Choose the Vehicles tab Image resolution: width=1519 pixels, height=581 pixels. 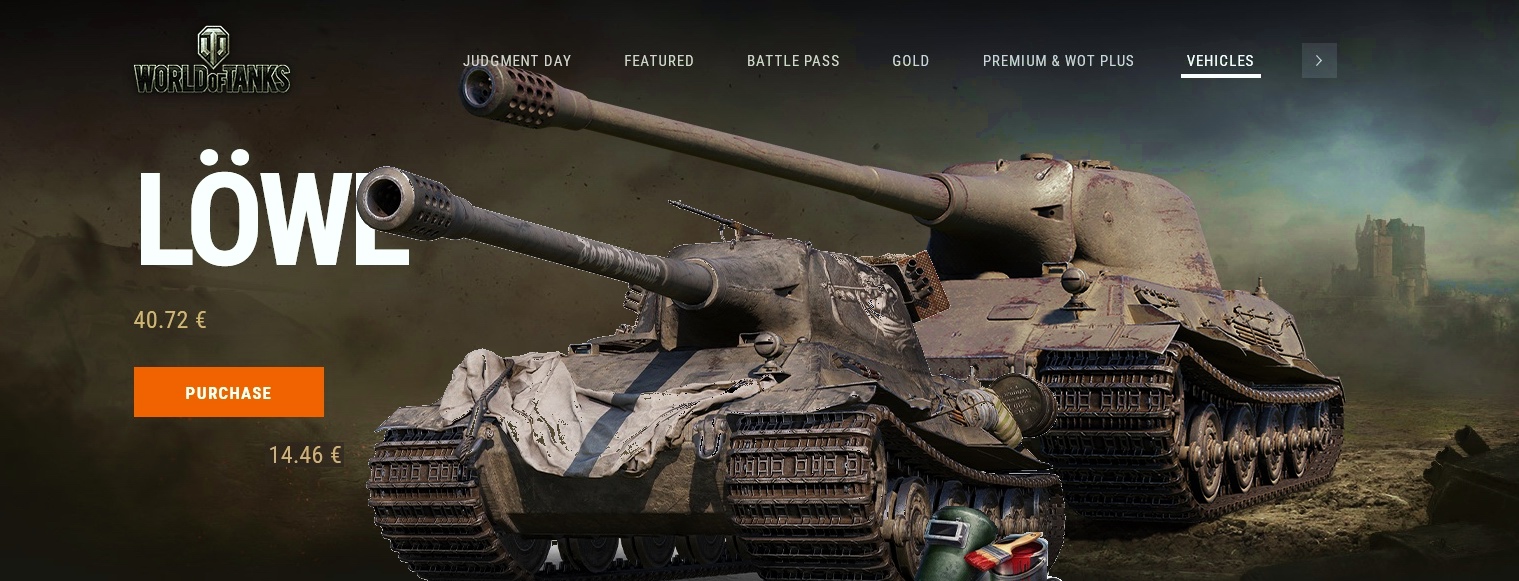click(x=1220, y=61)
